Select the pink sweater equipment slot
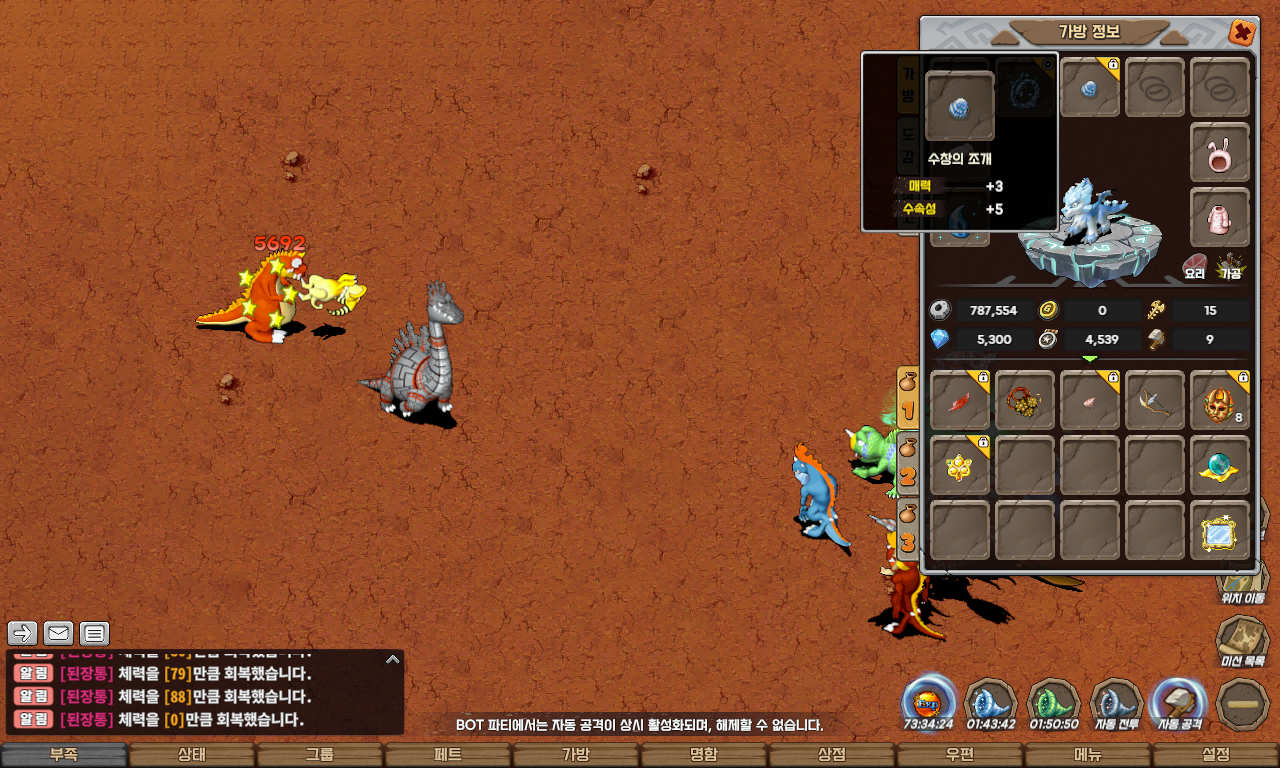1280x768 pixels. (1220, 217)
